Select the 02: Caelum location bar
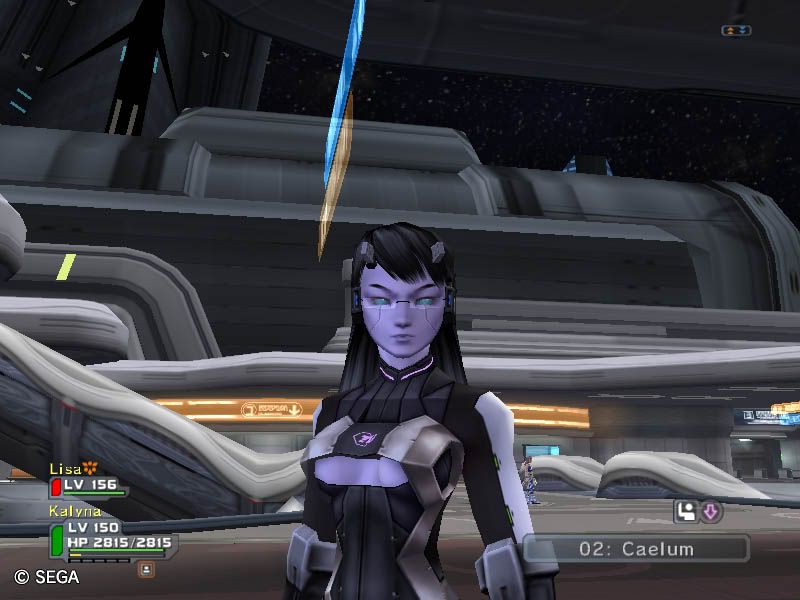This screenshot has height=600, width=800. click(636, 549)
